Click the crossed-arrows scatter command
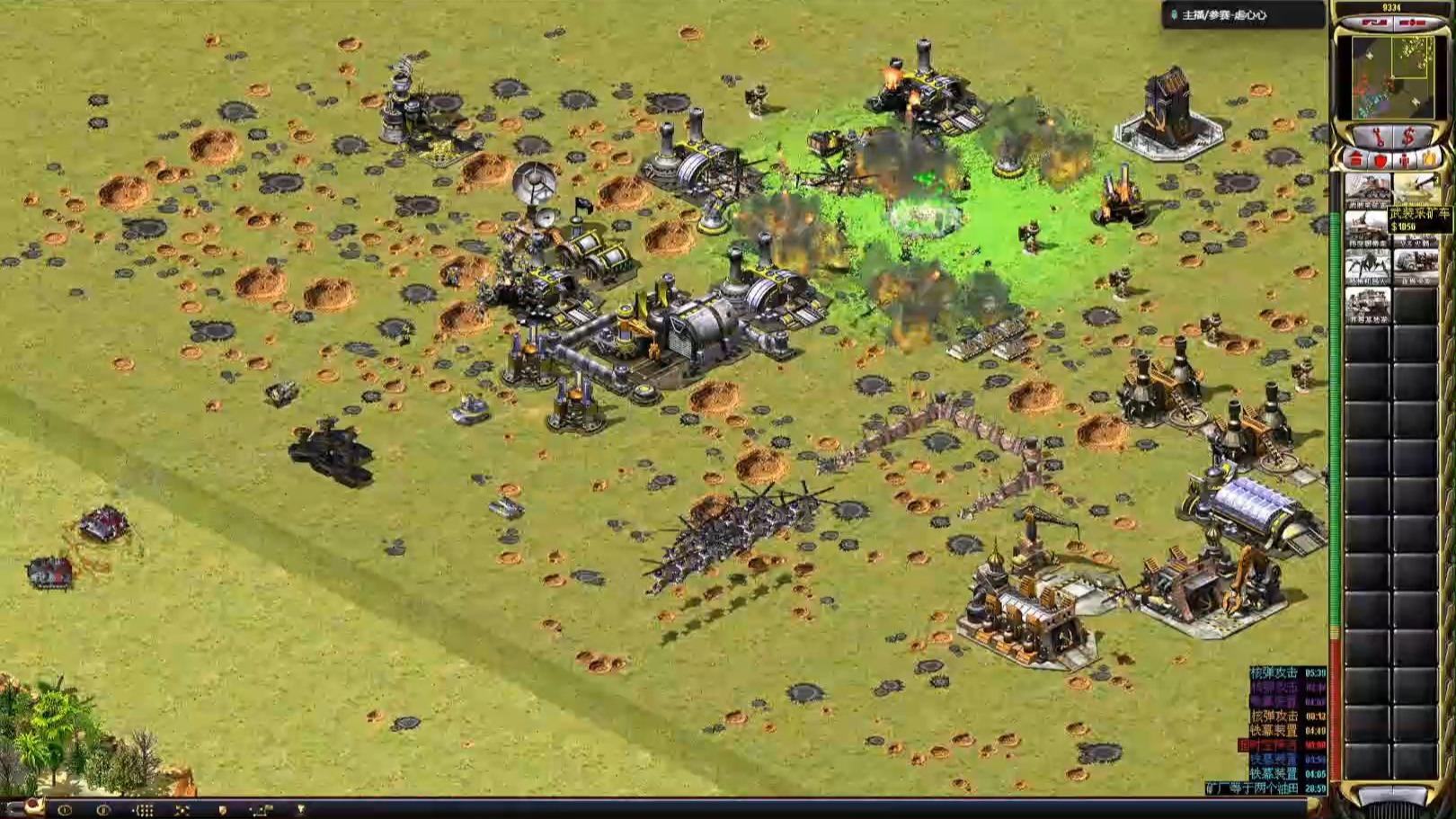1456x819 pixels. pos(182,810)
